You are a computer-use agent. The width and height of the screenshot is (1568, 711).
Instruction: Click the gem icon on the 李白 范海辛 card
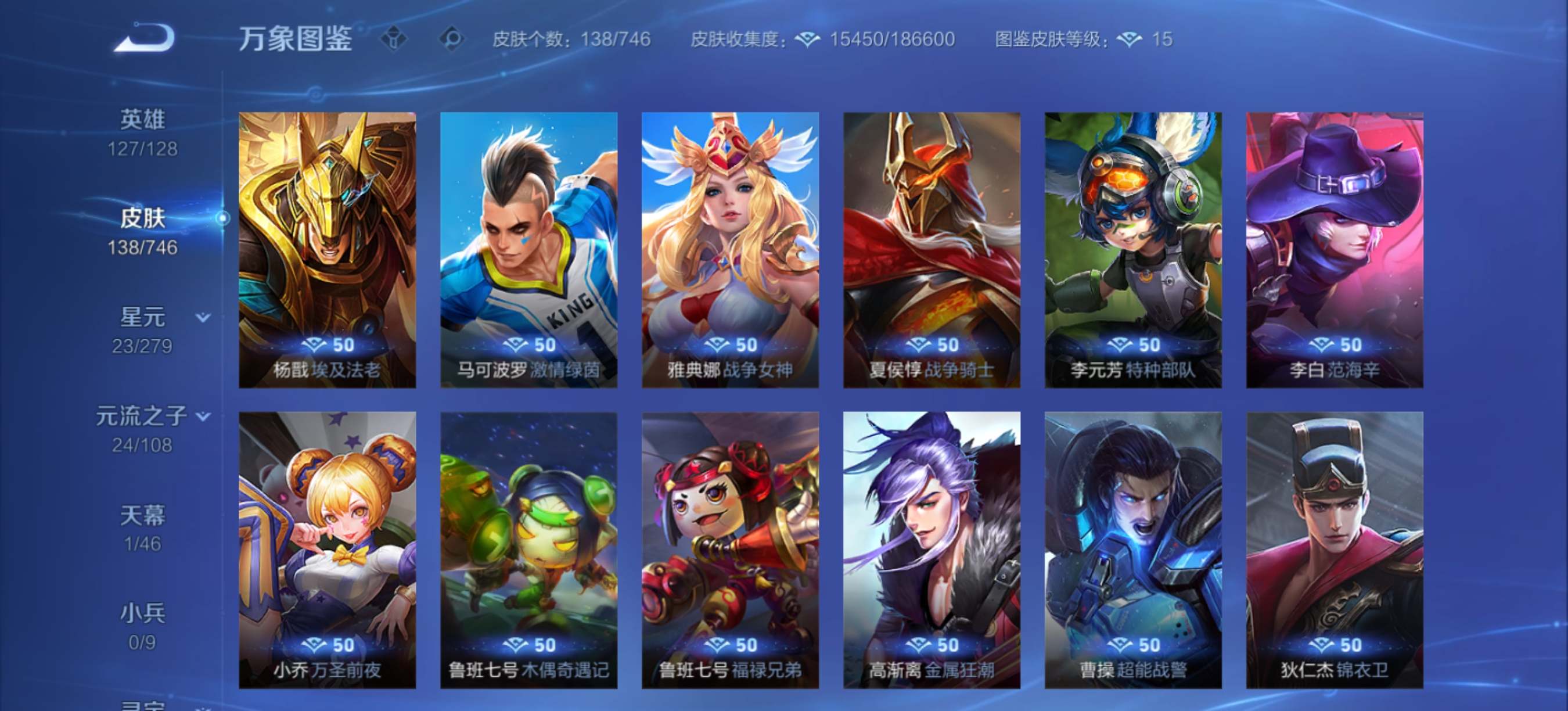(x=1322, y=344)
